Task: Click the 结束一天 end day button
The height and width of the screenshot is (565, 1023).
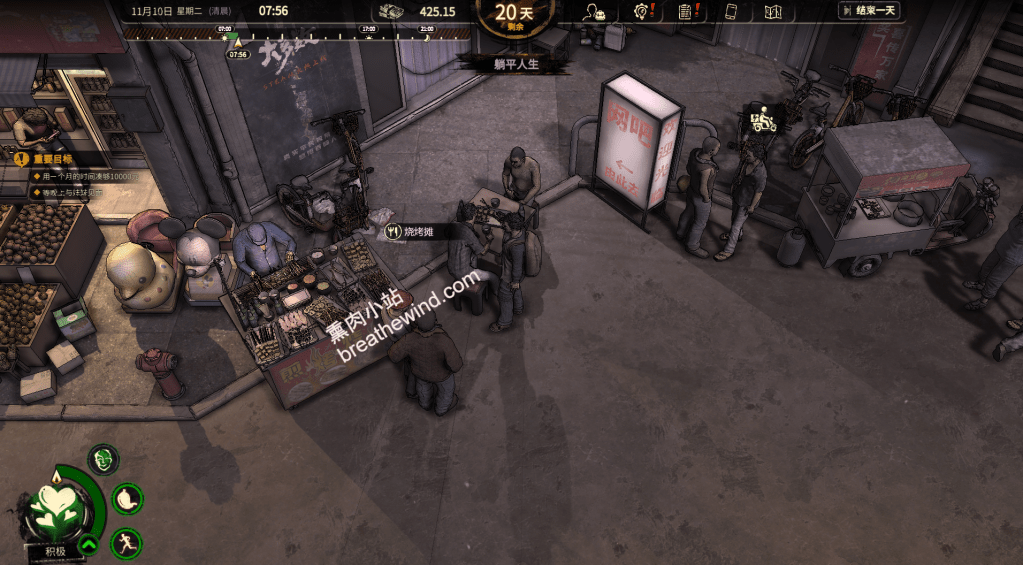Action: tap(867, 11)
